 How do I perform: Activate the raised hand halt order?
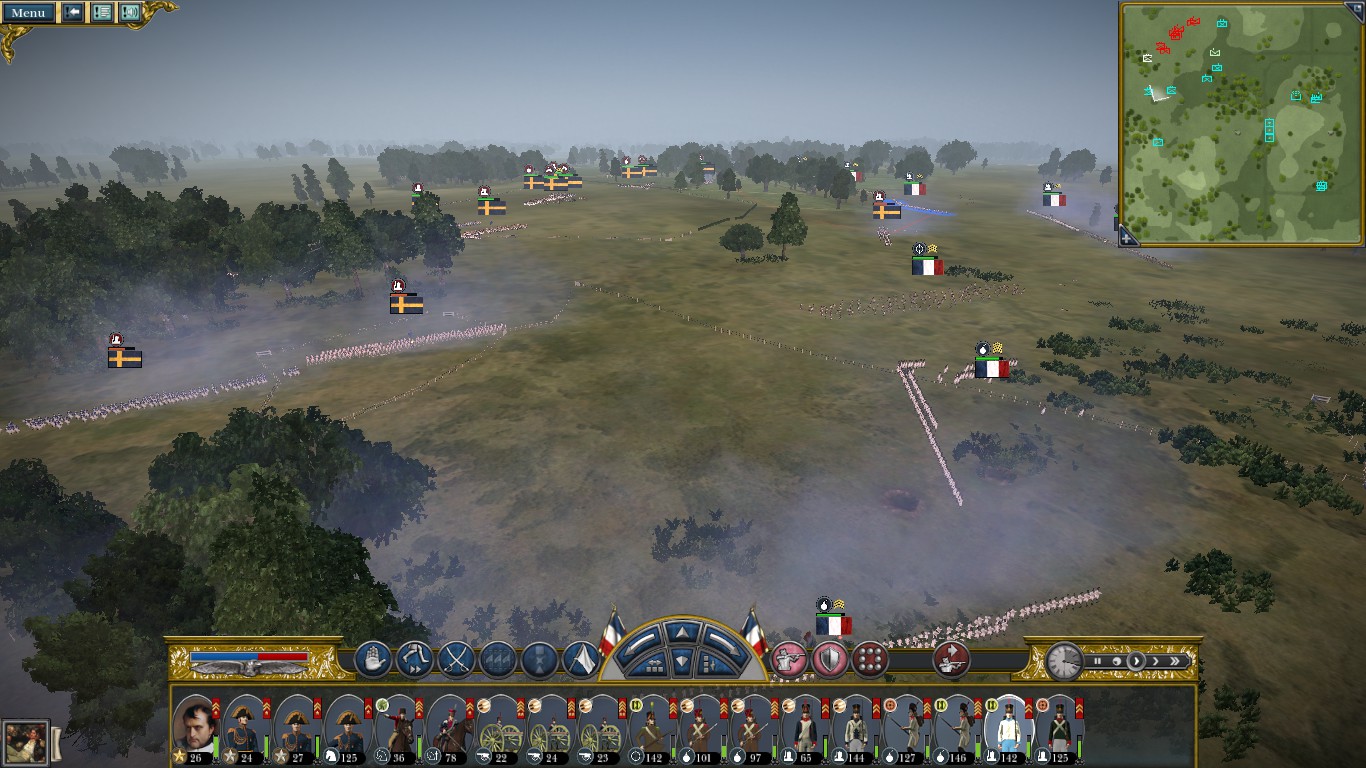tap(372, 659)
